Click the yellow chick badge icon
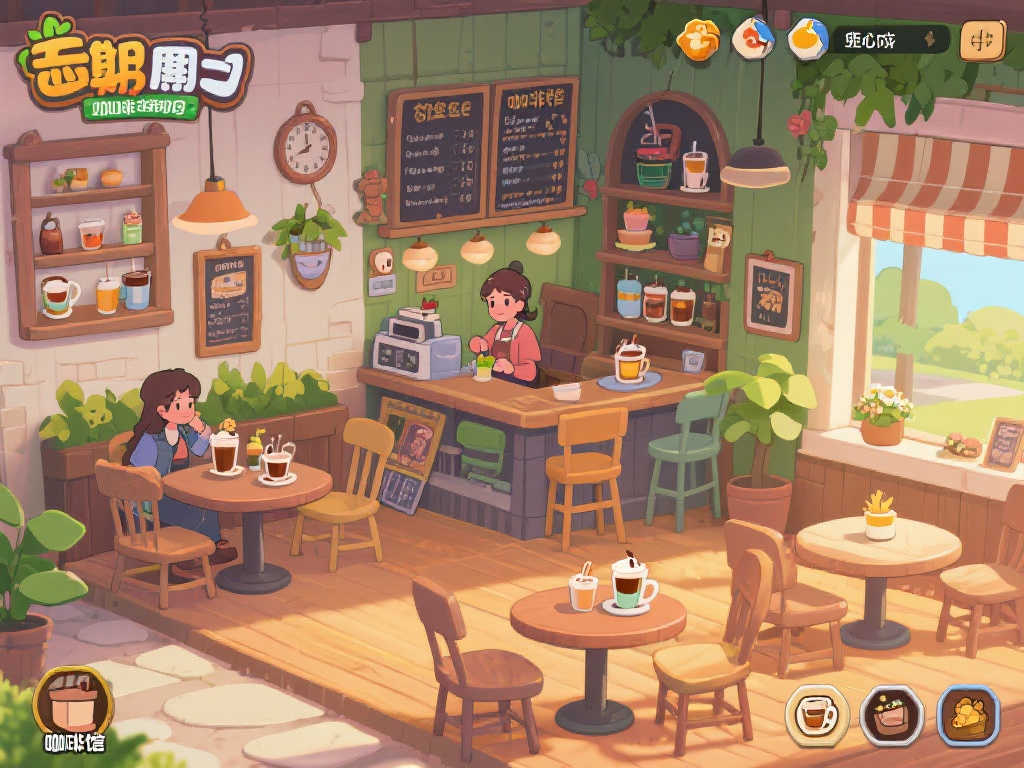 click(x=807, y=39)
